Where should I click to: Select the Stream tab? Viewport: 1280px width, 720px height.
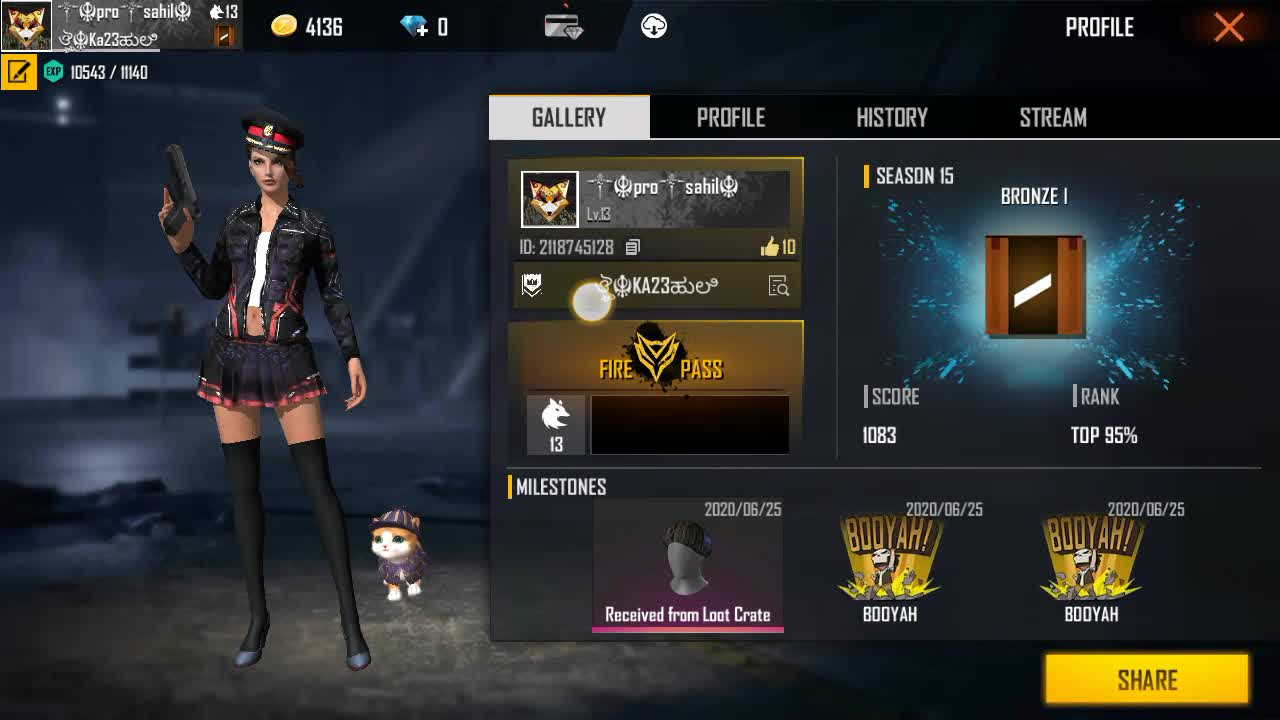tap(1053, 118)
